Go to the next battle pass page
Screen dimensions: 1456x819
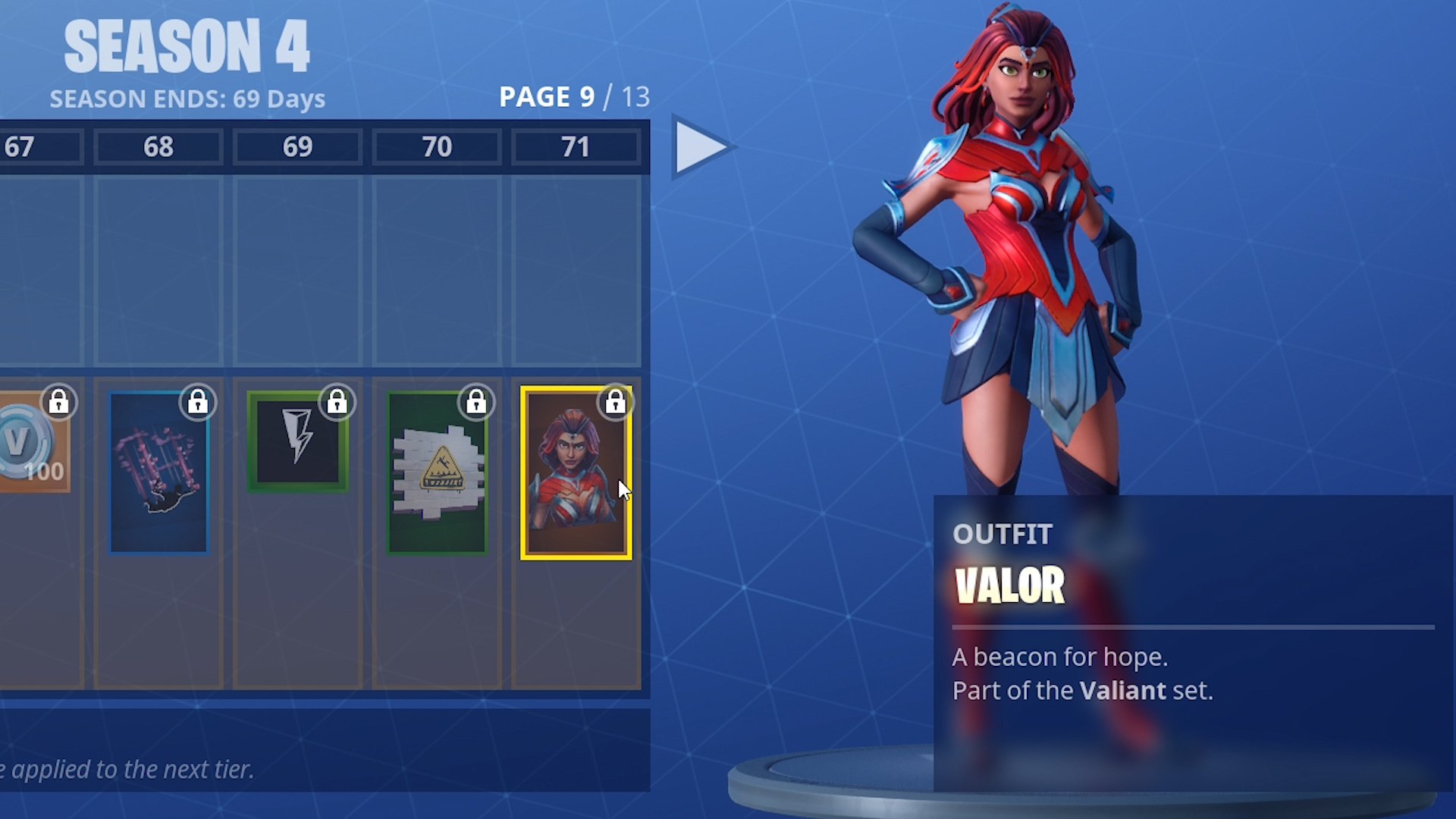coord(701,146)
